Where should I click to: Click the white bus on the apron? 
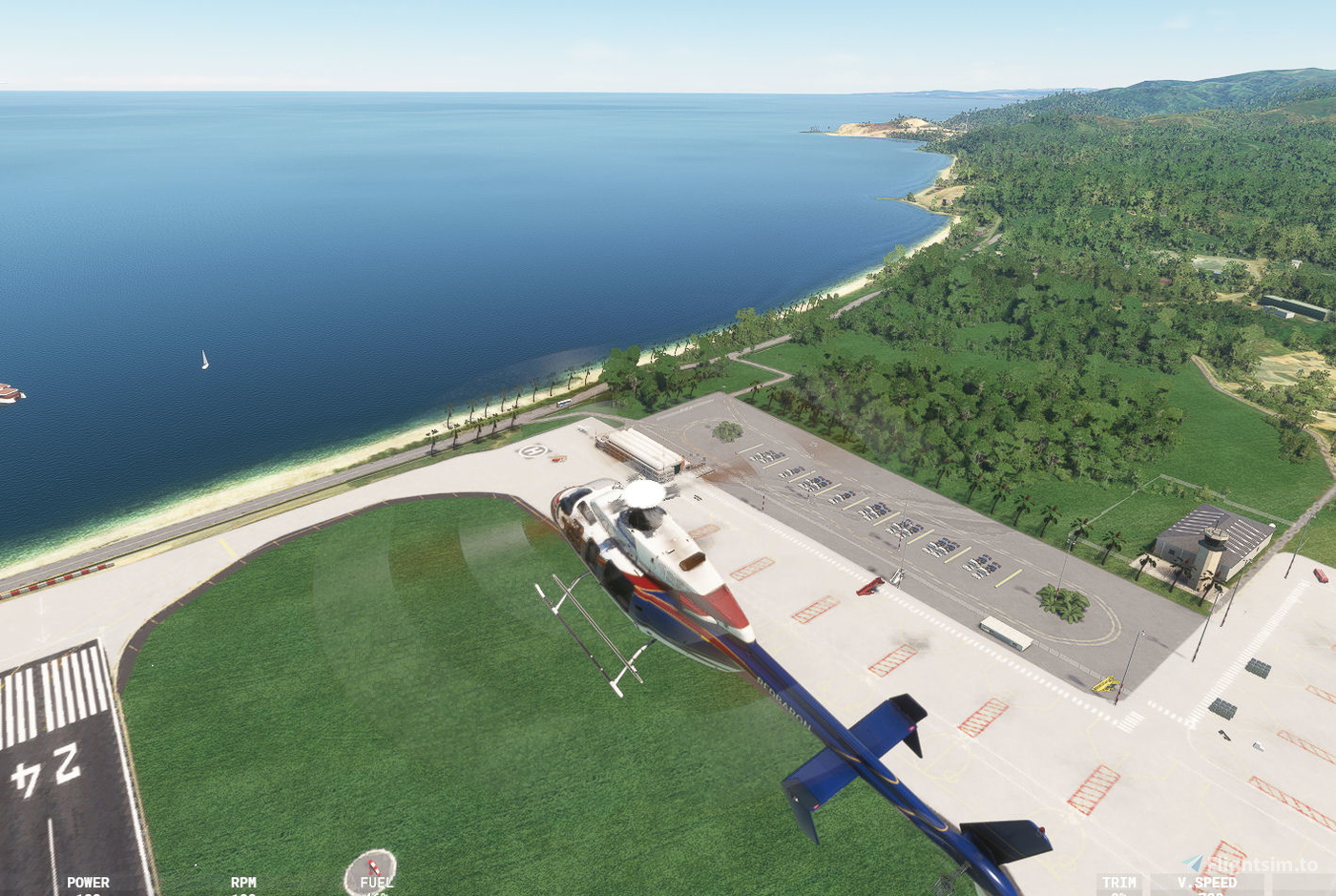tap(1008, 635)
